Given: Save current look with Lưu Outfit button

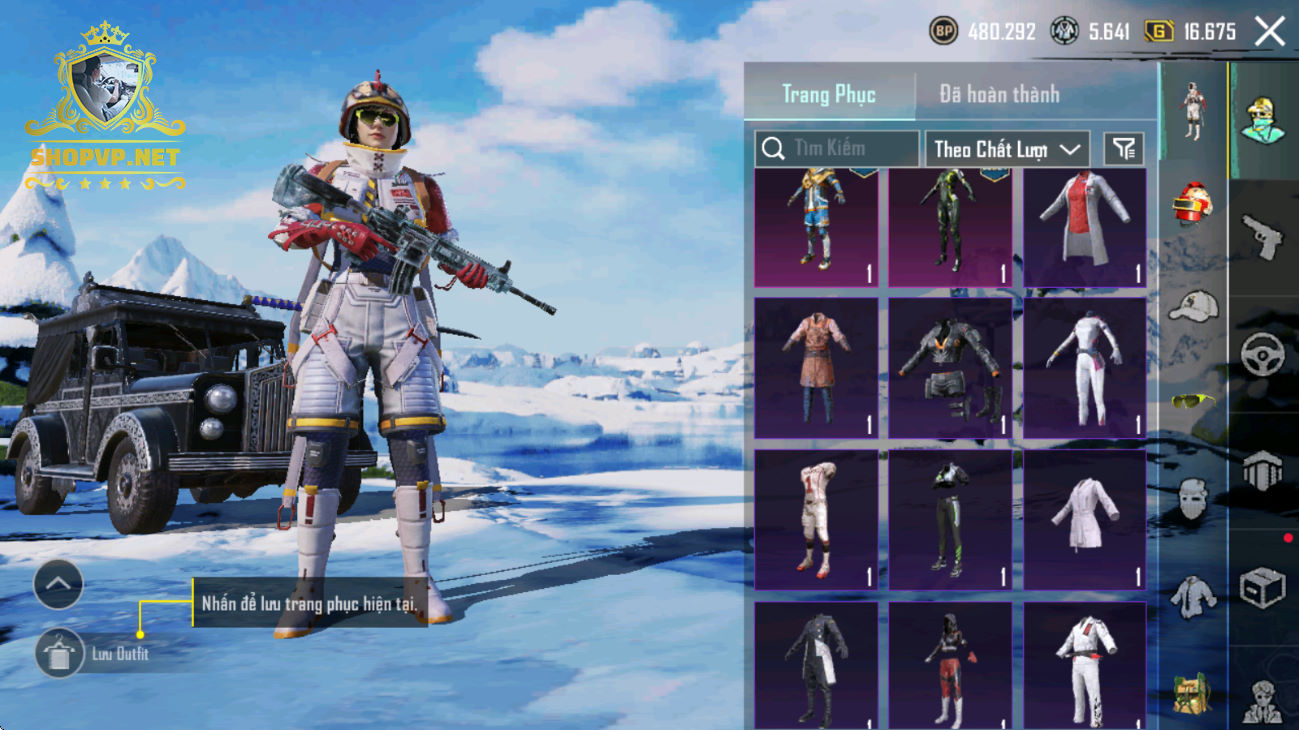Looking at the screenshot, I should (x=59, y=654).
